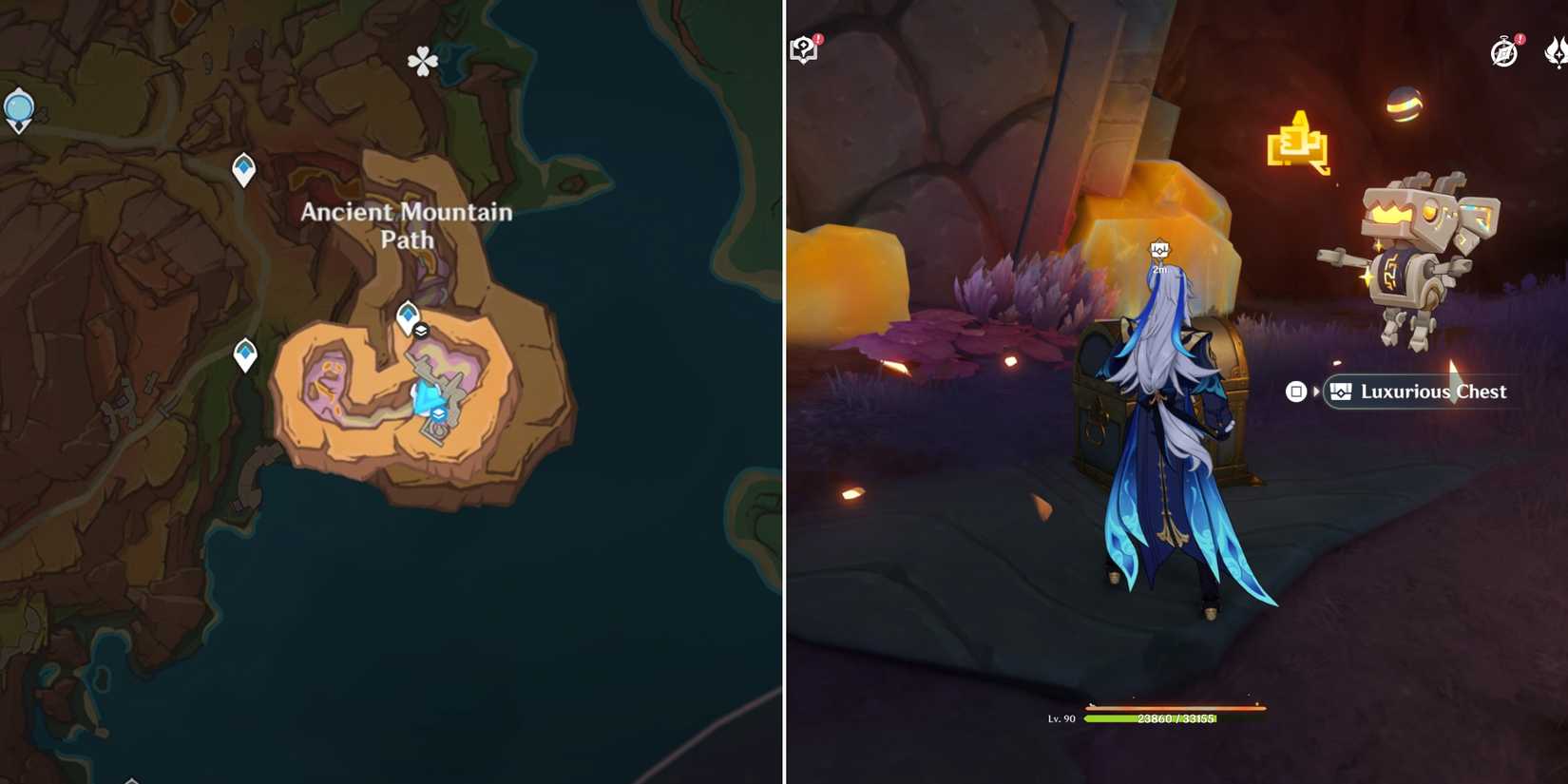Toggle the underground layer icon next to the waypoint
Screen dimensions: 1568x784
pyautogui.click(x=422, y=331)
